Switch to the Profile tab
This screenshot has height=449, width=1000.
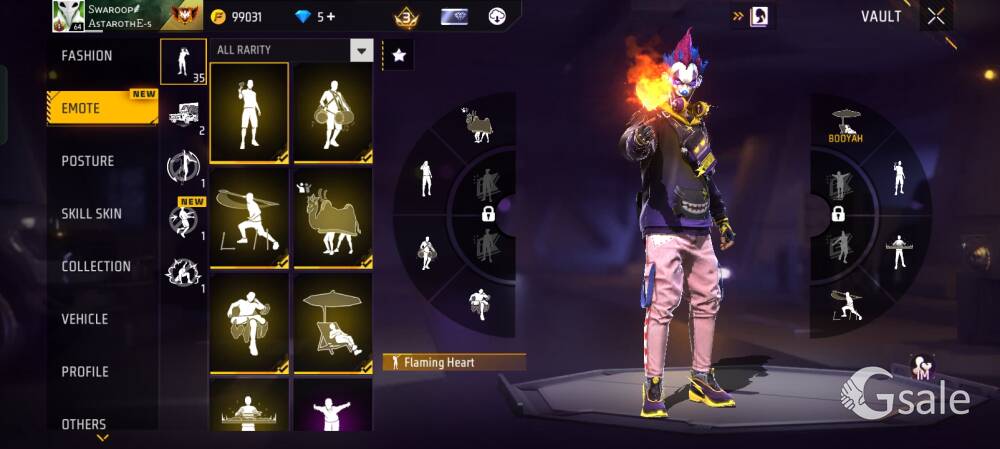pyautogui.click(x=85, y=372)
